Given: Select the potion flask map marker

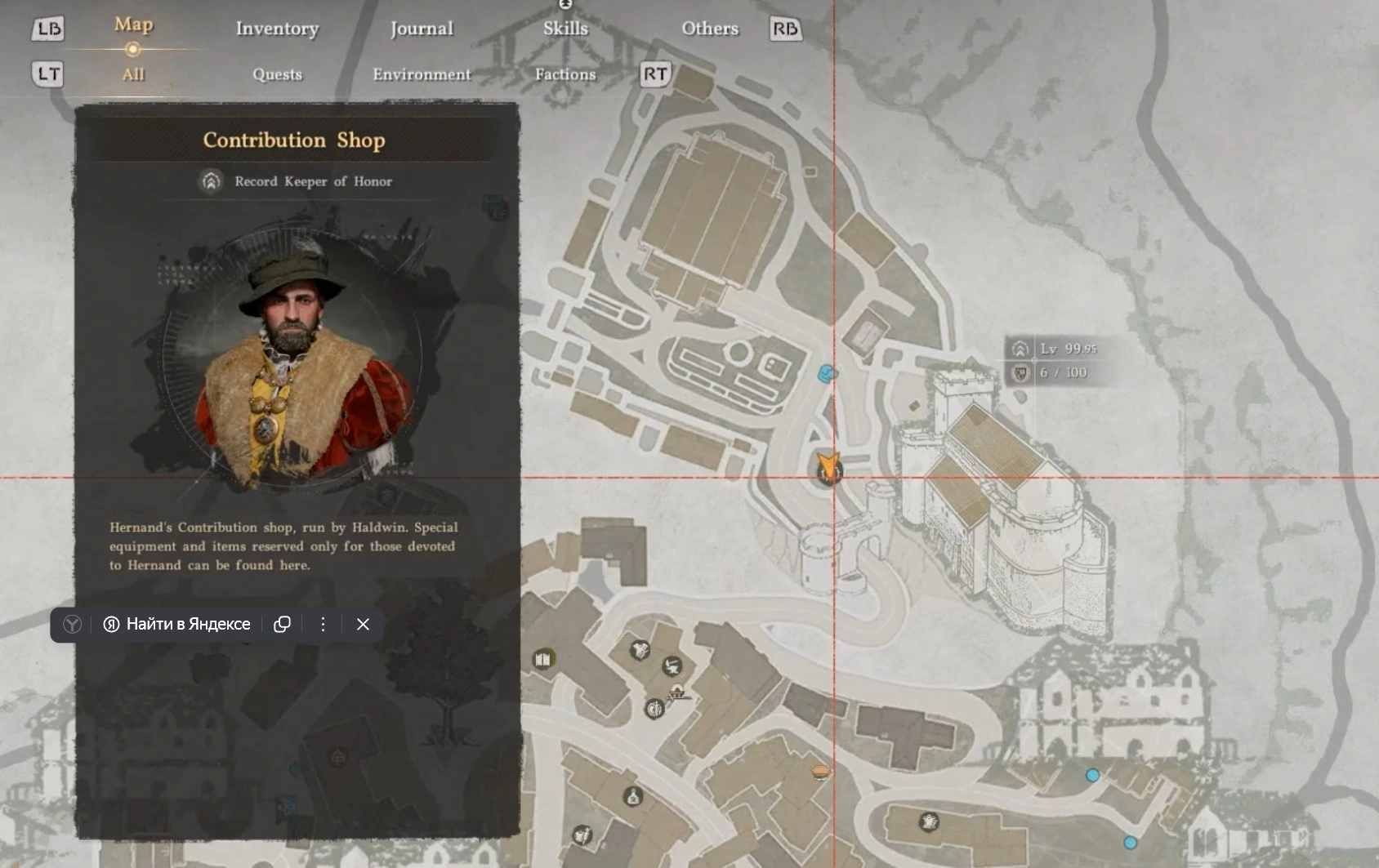Looking at the screenshot, I should (x=632, y=796).
